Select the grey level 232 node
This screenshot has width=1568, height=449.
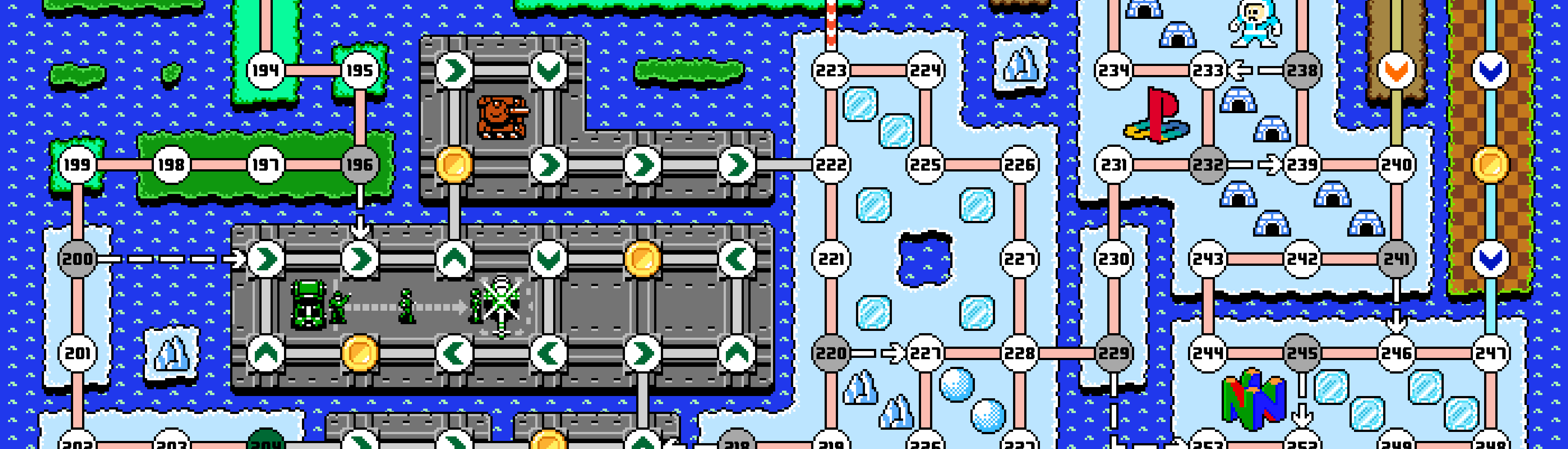tap(1208, 164)
